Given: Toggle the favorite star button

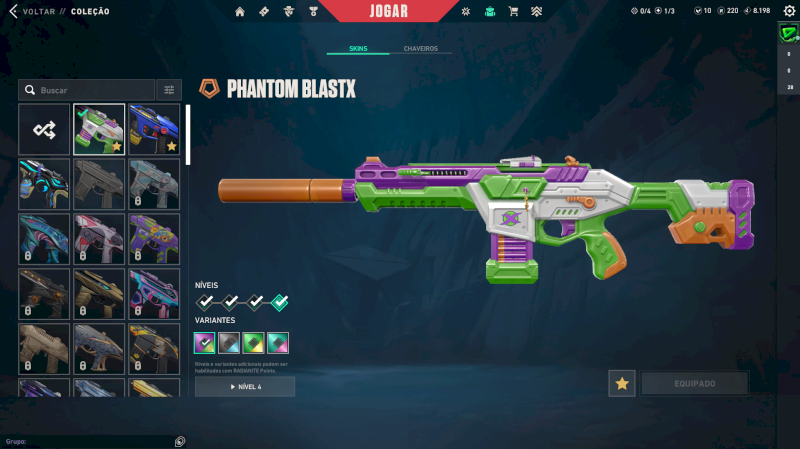Looking at the screenshot, I should (621, 383).
